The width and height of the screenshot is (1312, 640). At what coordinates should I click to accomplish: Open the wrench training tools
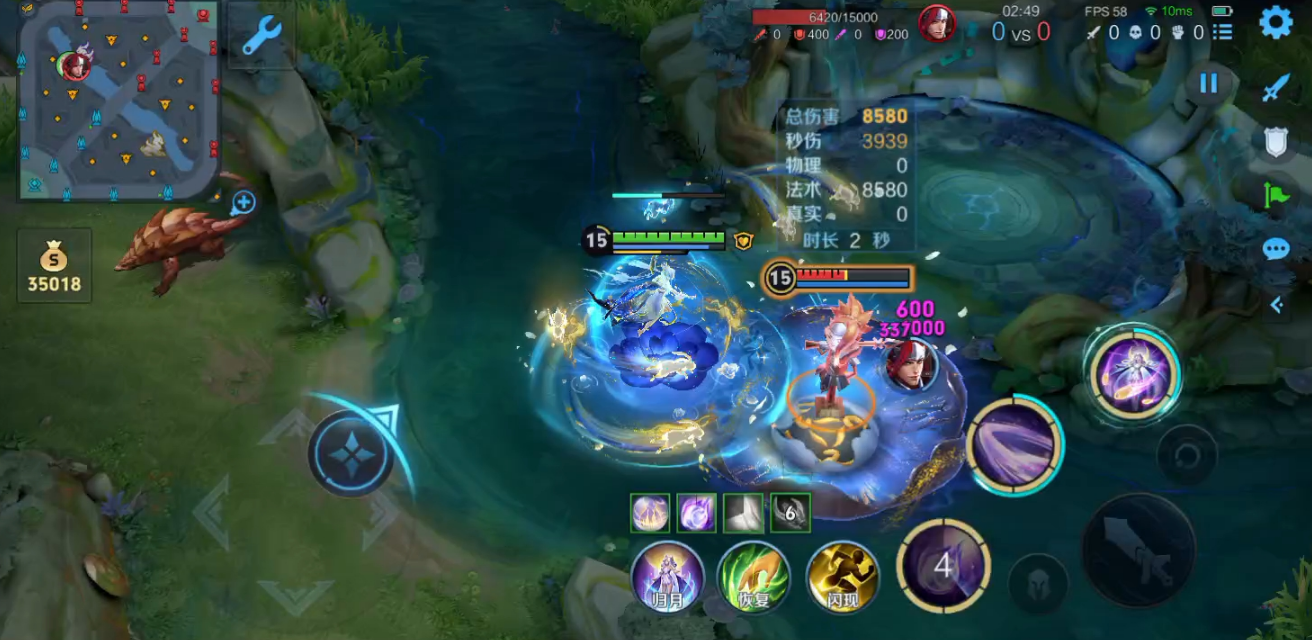point(262,37)
